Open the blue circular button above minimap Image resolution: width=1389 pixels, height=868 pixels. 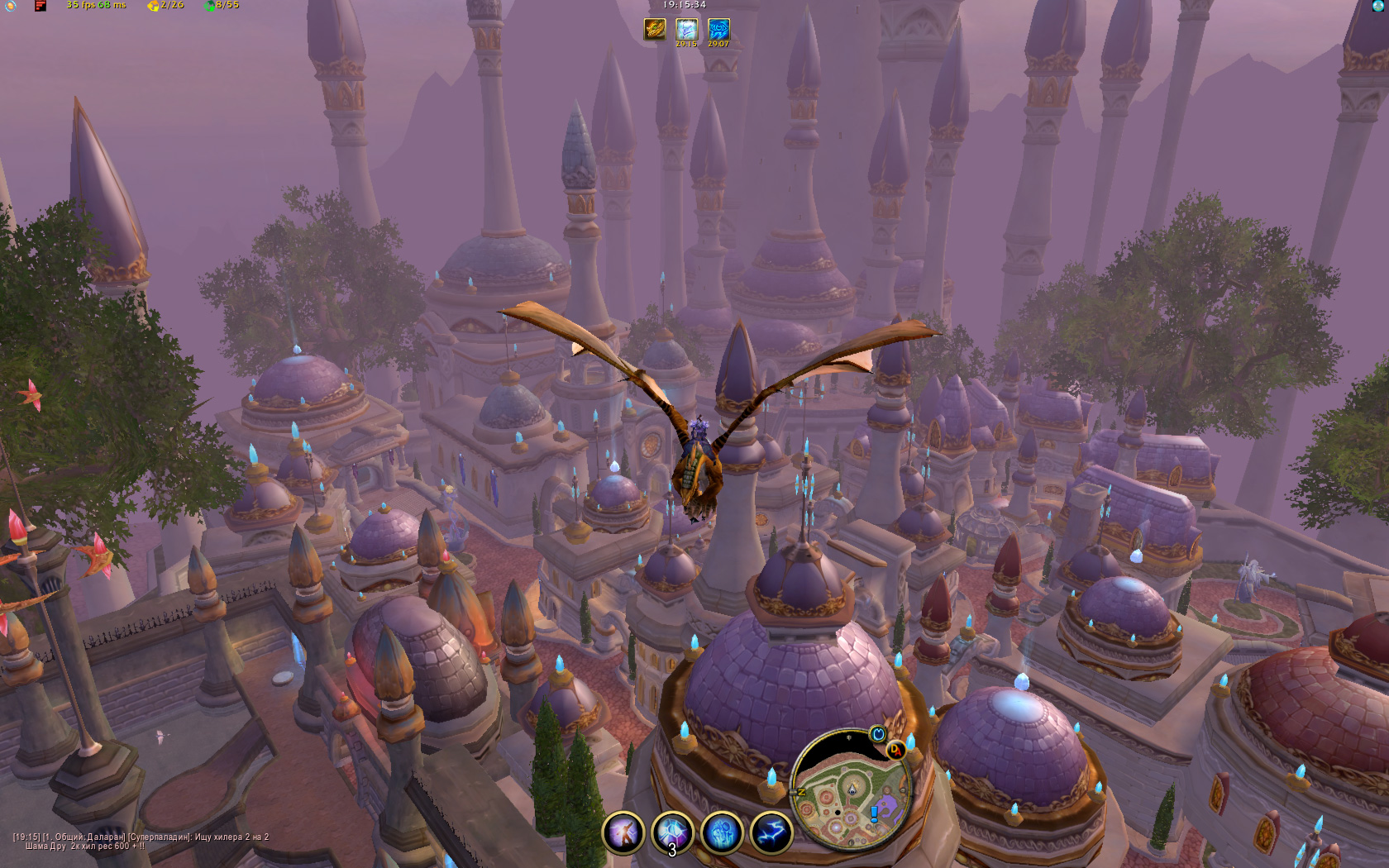click(878, 734)
